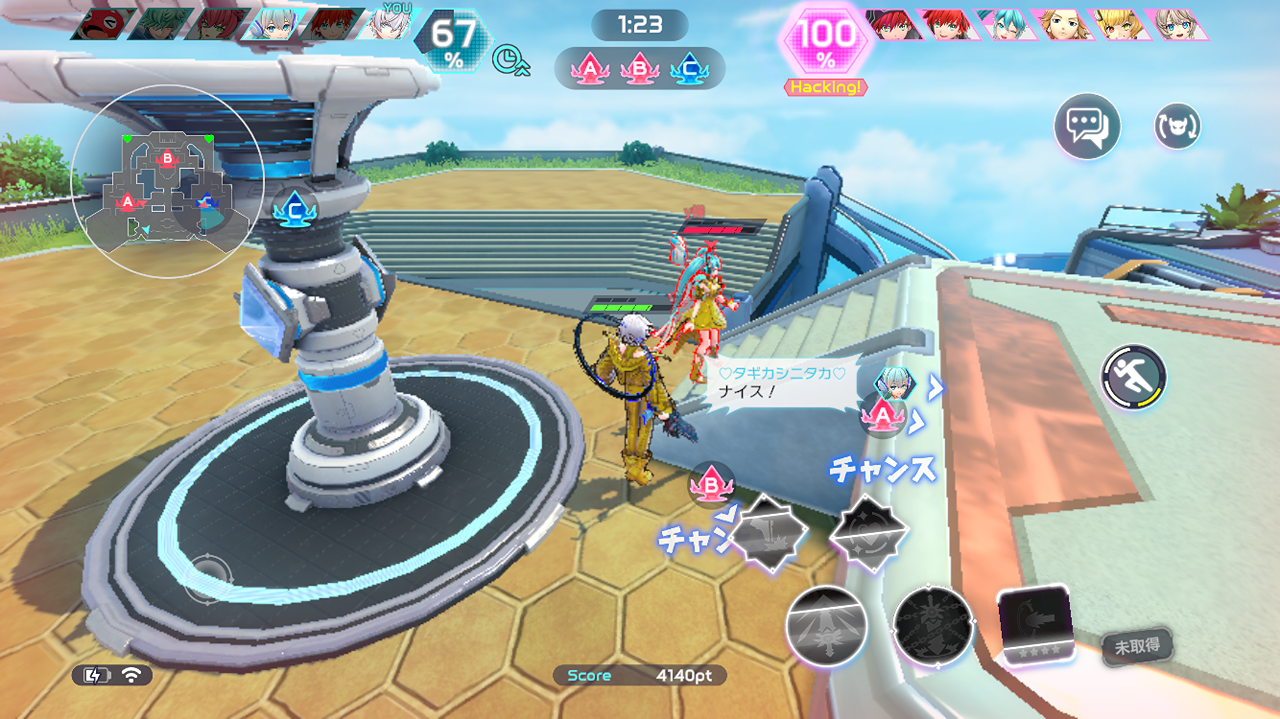Tap the 未取得 button
This screenshot has height=719, width=1280.
[x=1137, y=646]
